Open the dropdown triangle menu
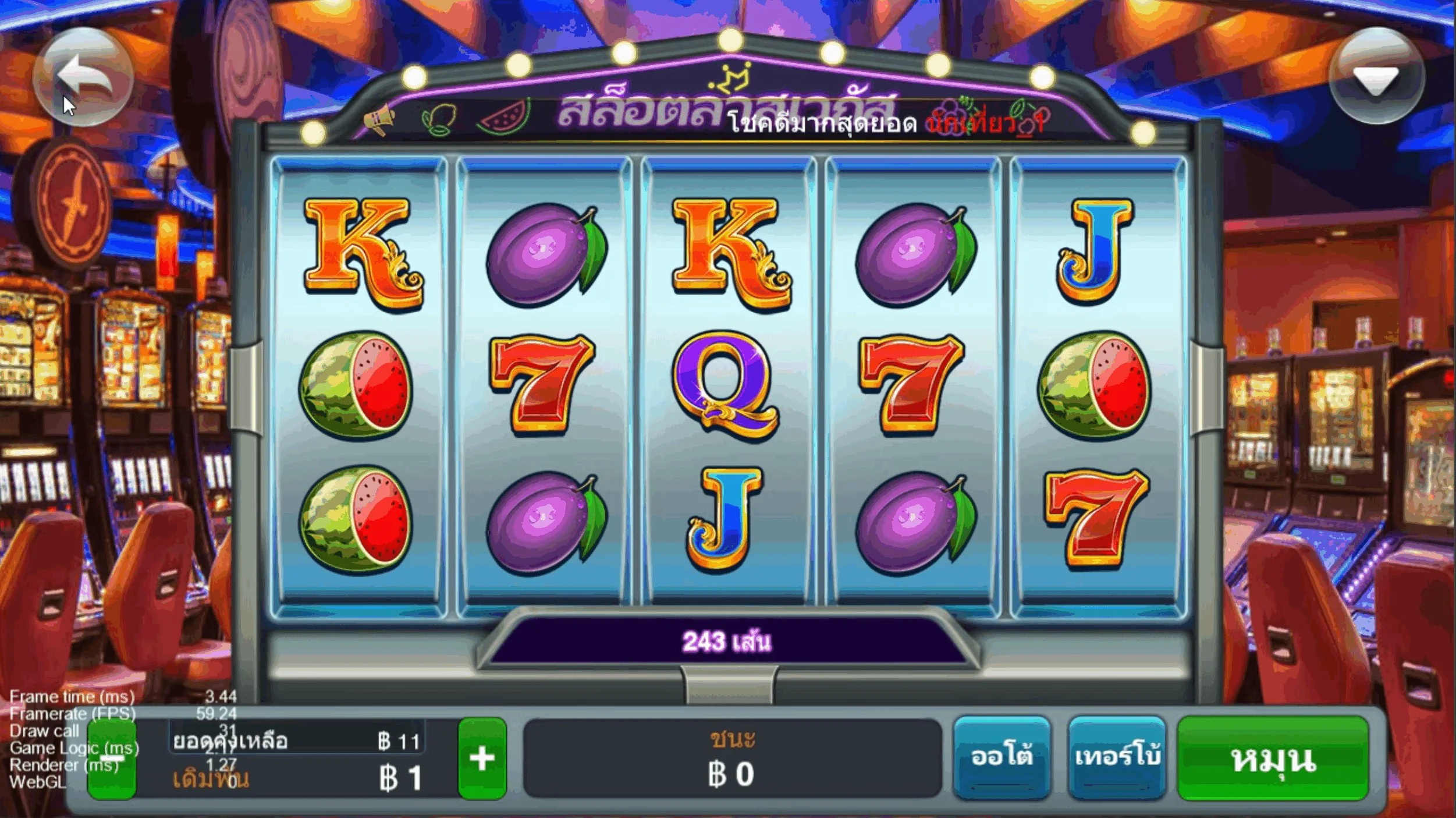The height and width of the screenshot is (818, 1456). (1376, 77)
